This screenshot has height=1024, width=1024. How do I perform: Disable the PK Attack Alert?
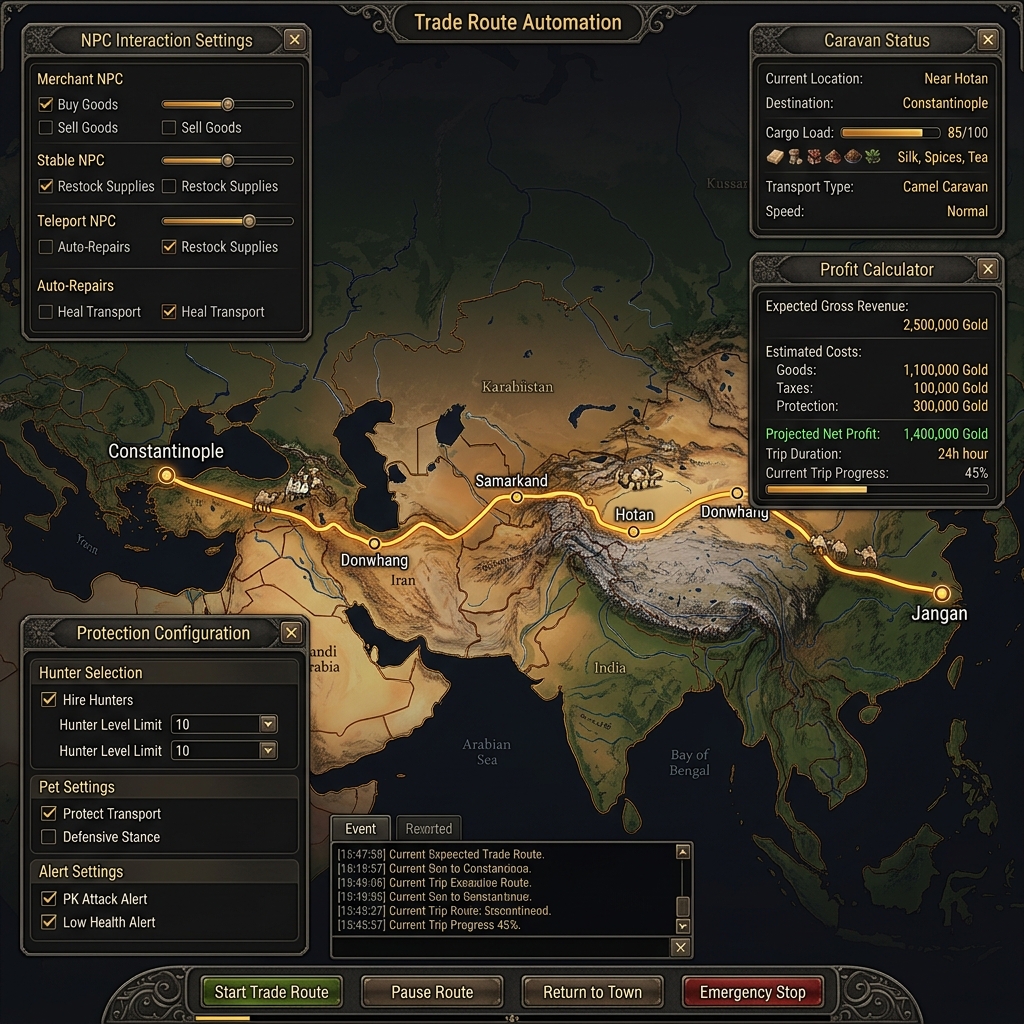[x=48, y=899]
